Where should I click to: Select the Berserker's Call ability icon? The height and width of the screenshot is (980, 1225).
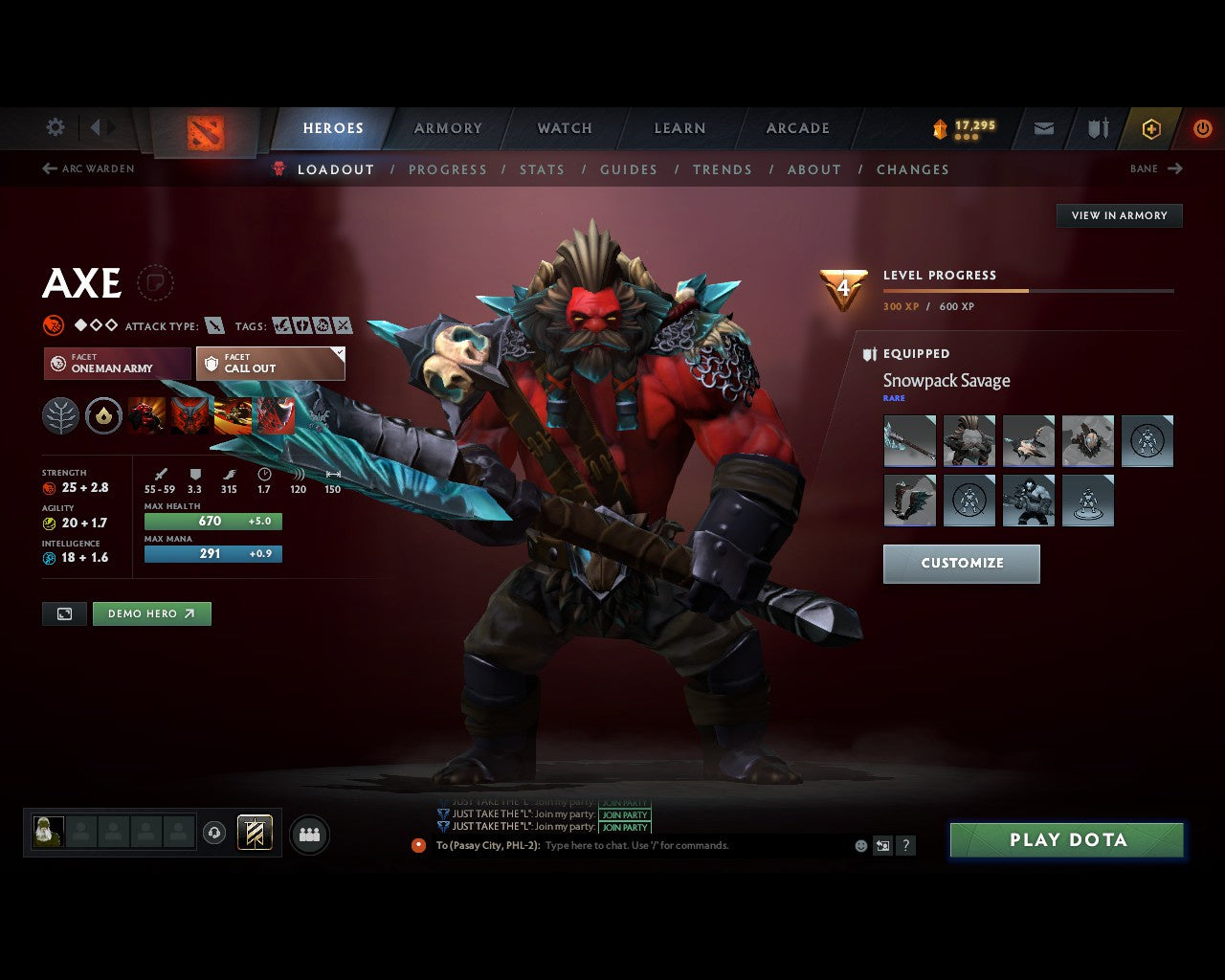point(146,415)
